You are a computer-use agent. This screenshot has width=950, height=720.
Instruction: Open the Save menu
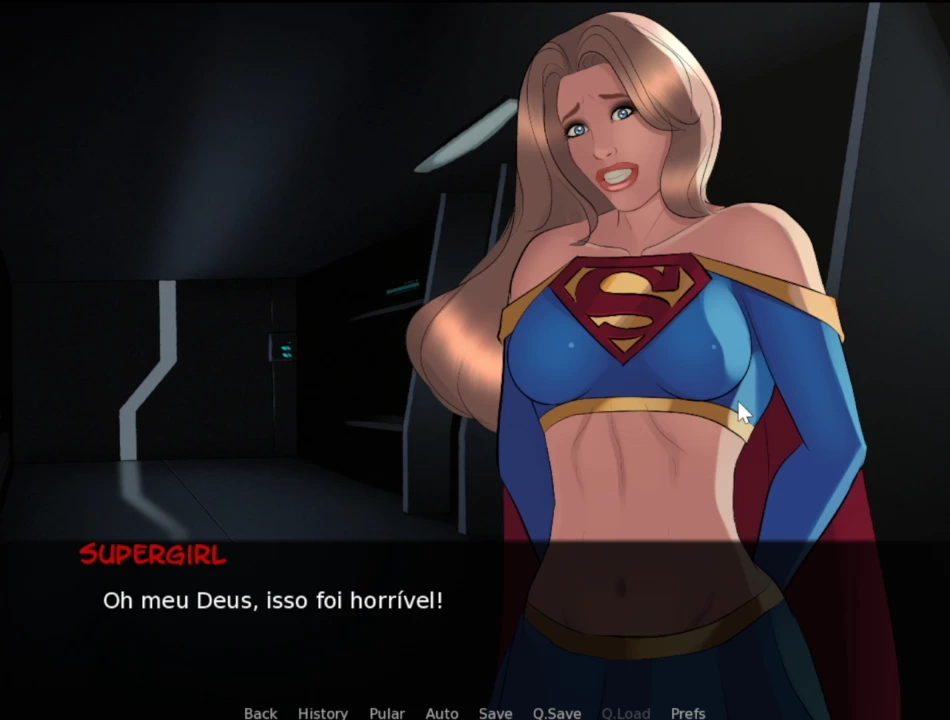click(x=495, y=713)
